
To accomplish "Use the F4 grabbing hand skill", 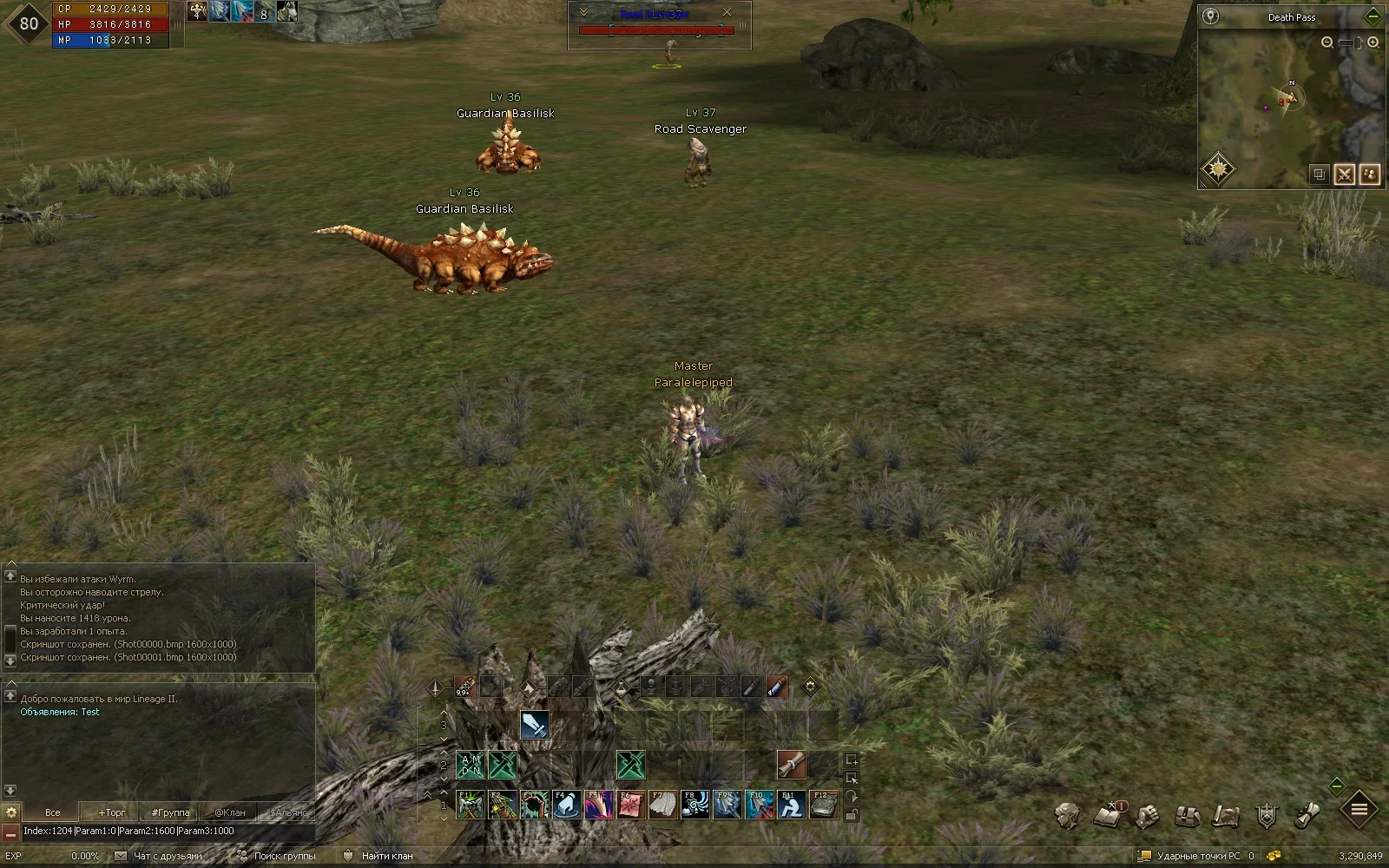I will [566, 806].
